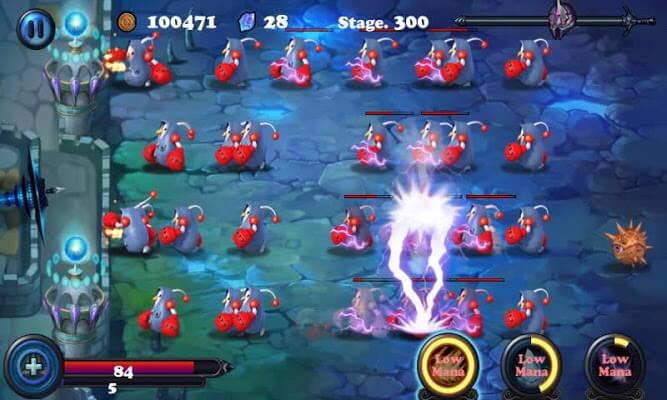667x400 pixels.
Task: Activate the blue ice spell orb
Action: (x=531, y=365)
